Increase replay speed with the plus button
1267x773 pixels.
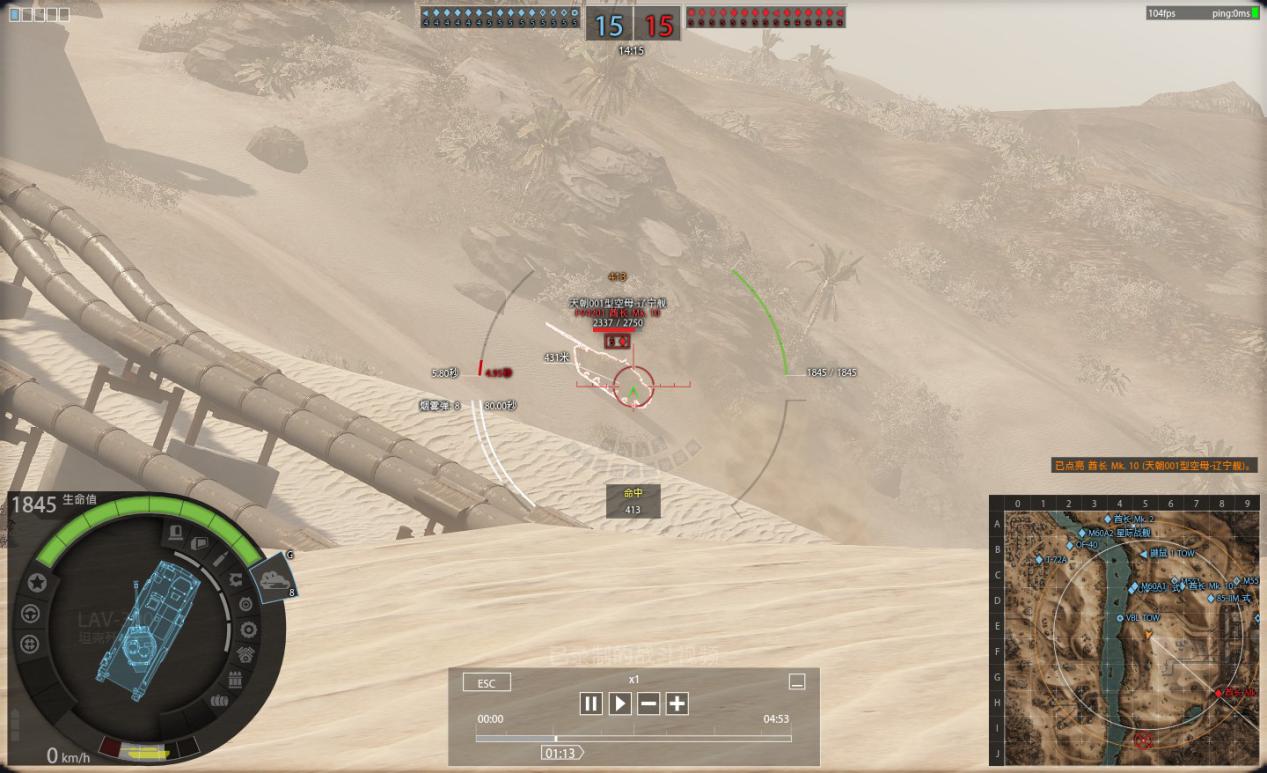[x=677, y=704]
